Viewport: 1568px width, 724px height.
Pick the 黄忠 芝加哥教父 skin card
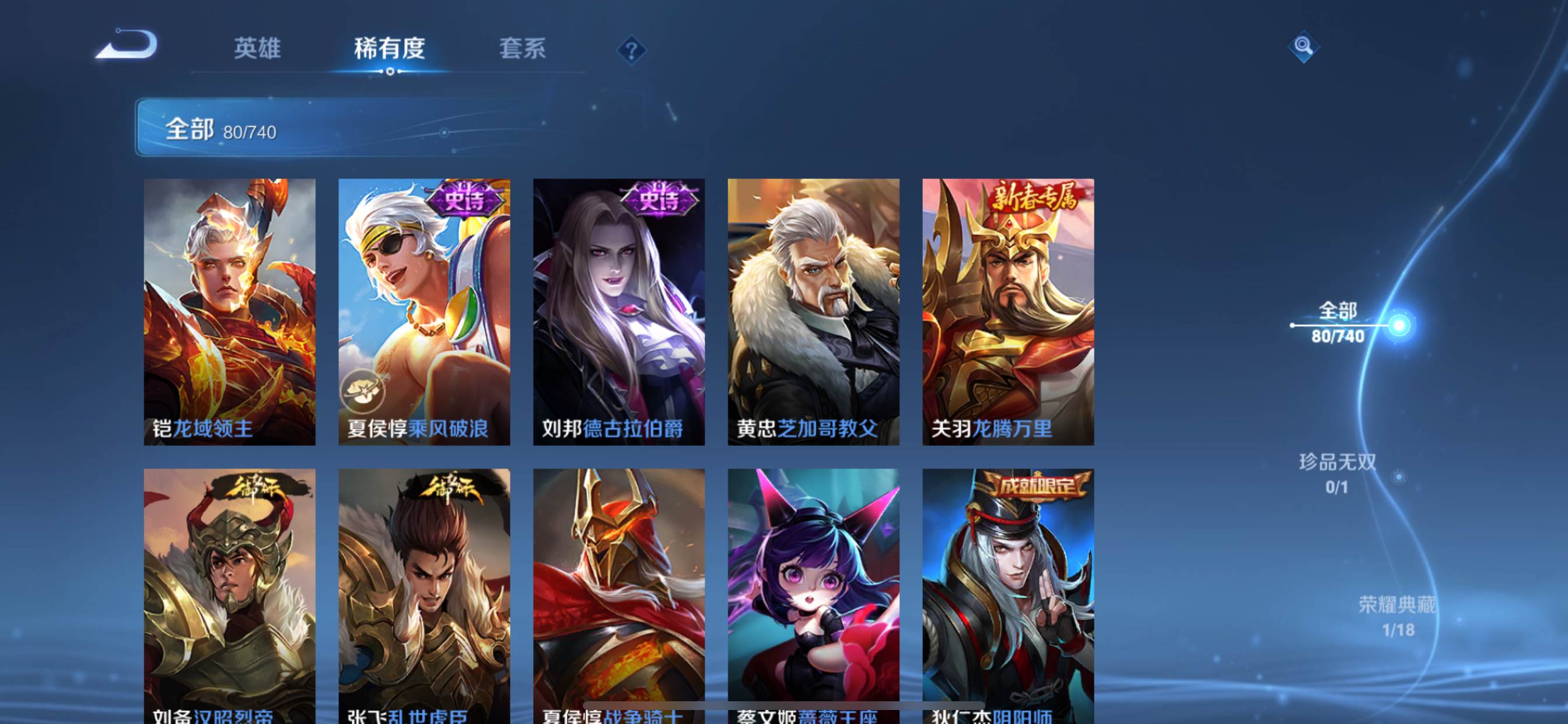[x=813, y=311]
